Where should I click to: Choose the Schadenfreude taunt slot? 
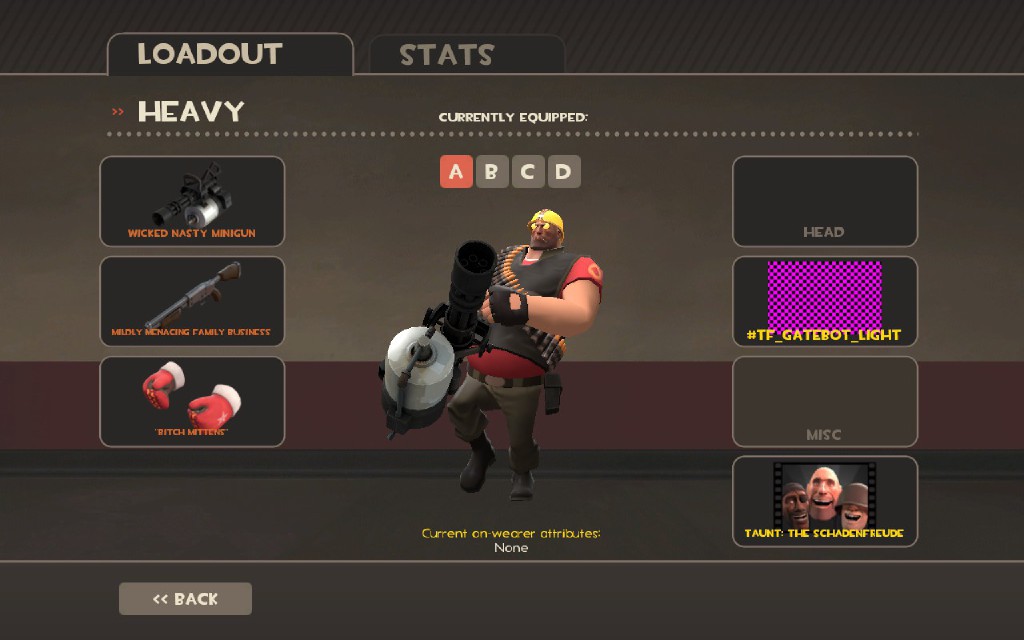tap(824, 501)
